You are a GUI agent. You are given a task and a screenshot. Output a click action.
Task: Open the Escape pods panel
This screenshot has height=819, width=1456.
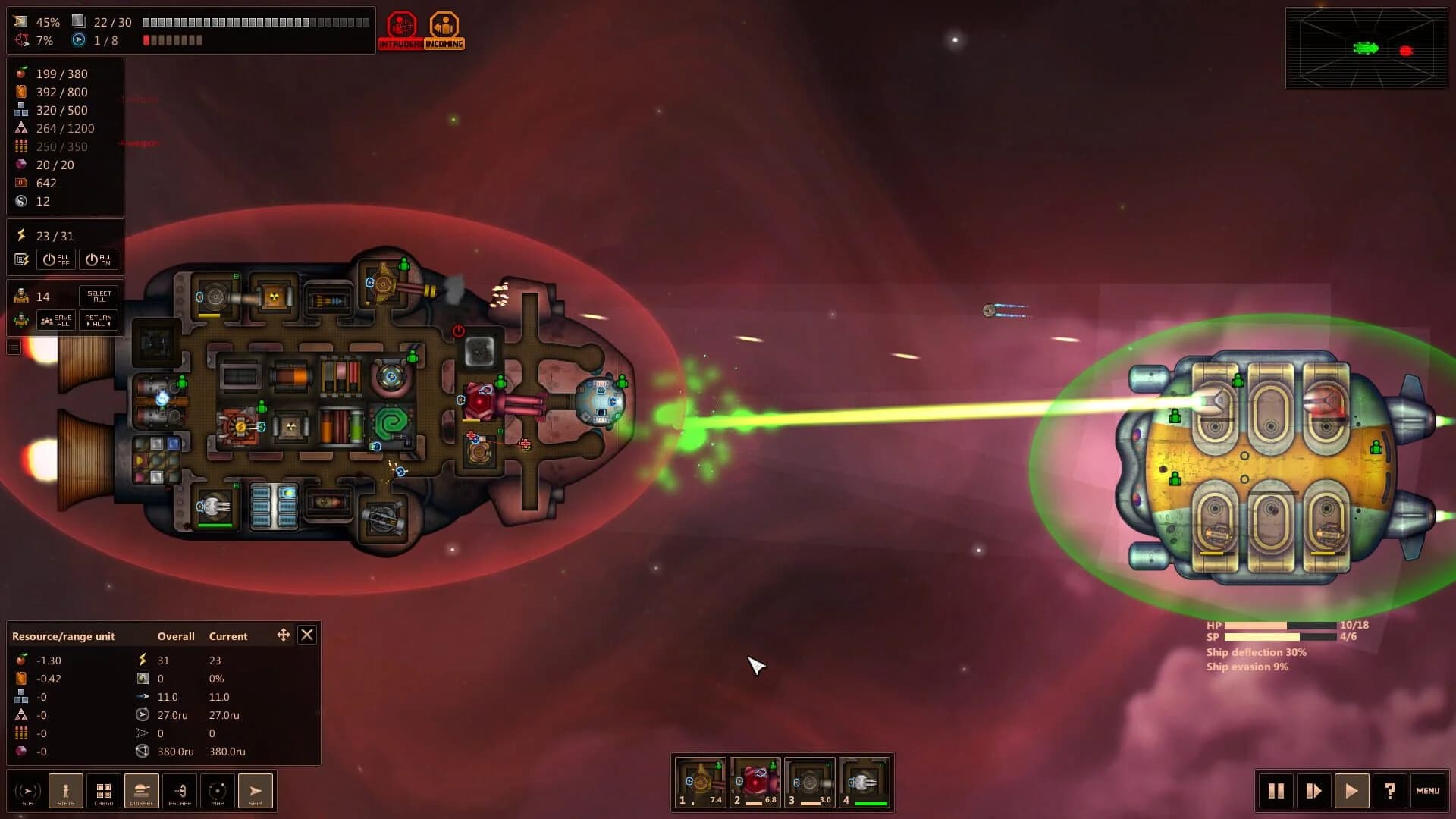(180, 791)
